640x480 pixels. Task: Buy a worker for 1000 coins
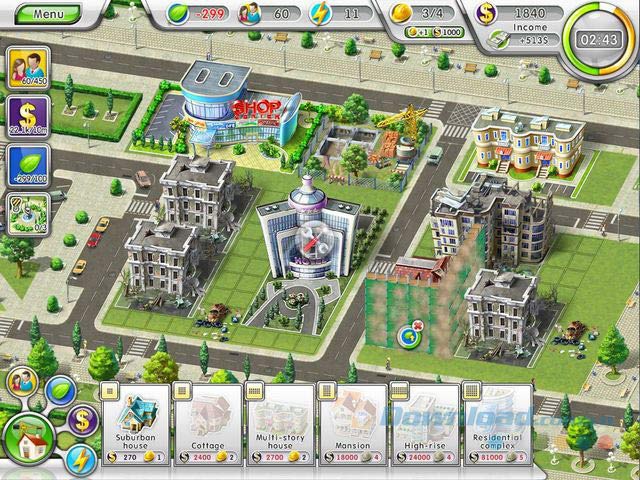tap(446, 32)
